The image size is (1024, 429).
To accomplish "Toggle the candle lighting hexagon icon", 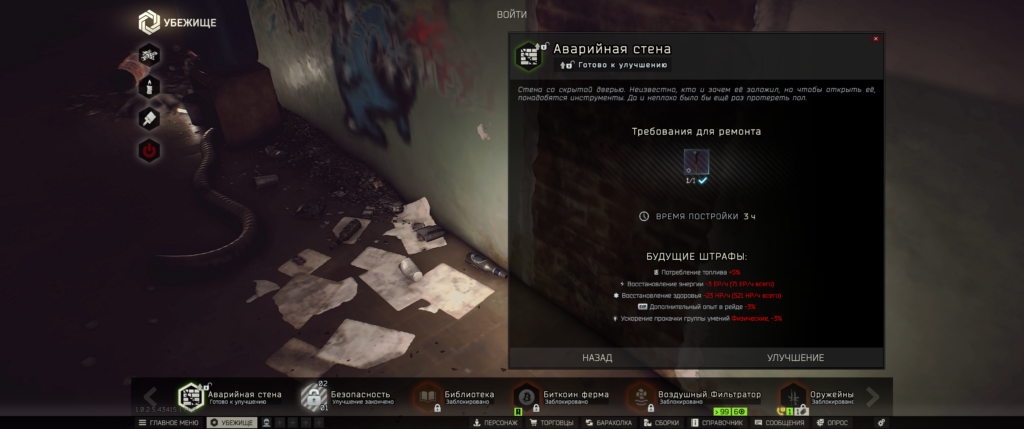I will point(149,87).
